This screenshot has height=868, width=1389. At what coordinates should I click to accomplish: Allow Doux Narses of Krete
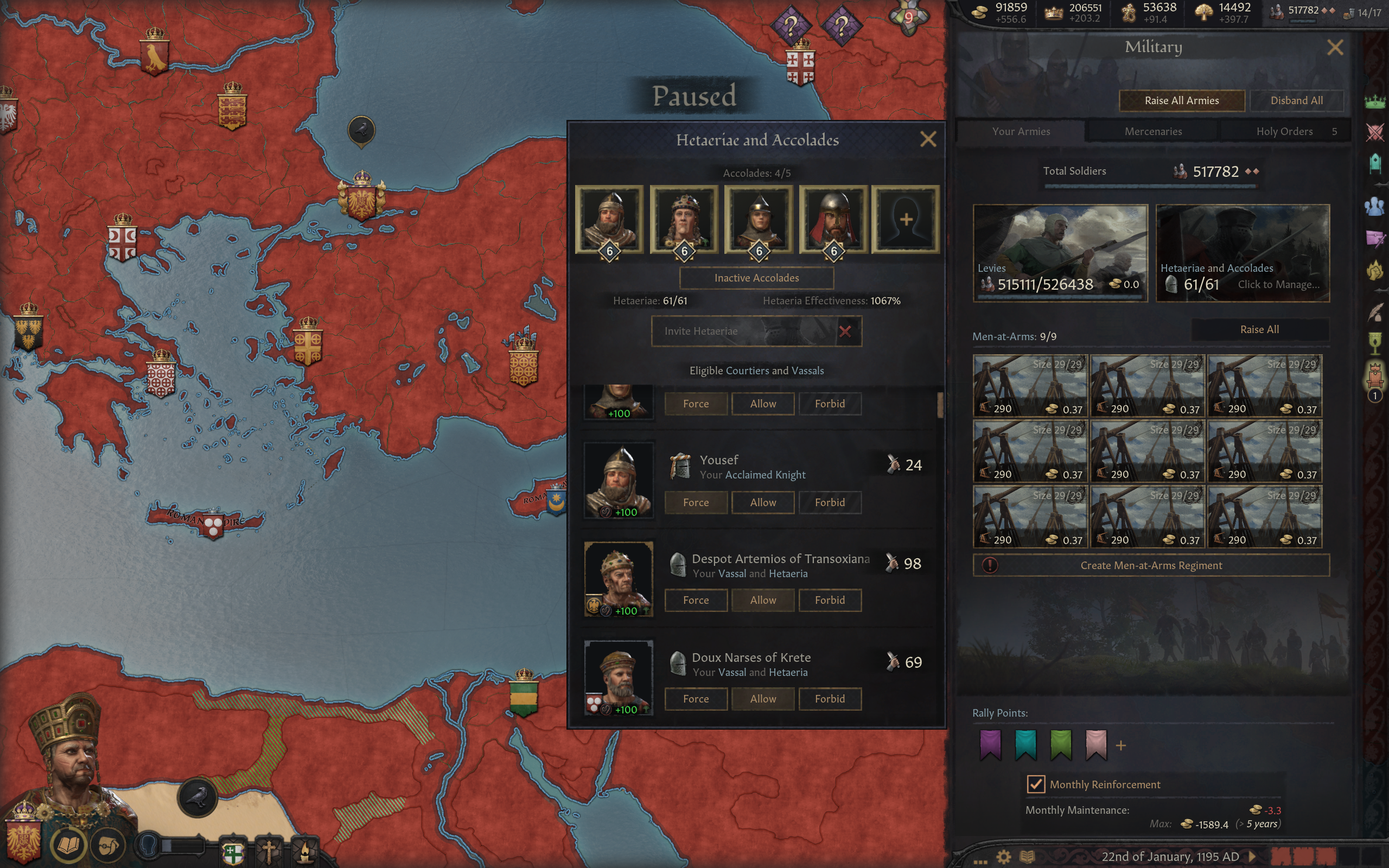pos(762,699)
